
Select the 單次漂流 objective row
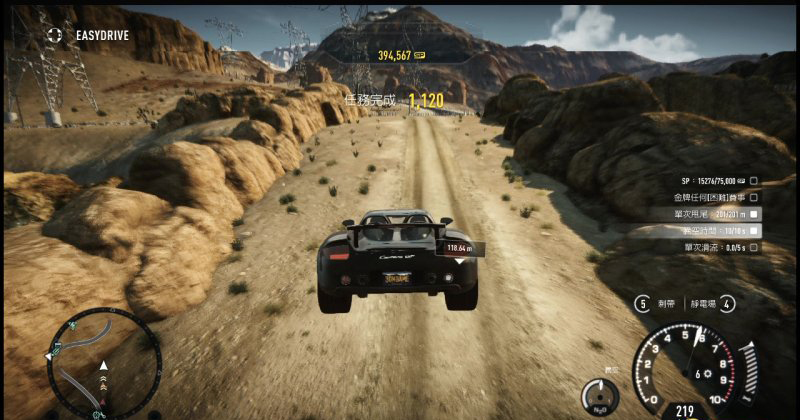coord(718,246)
